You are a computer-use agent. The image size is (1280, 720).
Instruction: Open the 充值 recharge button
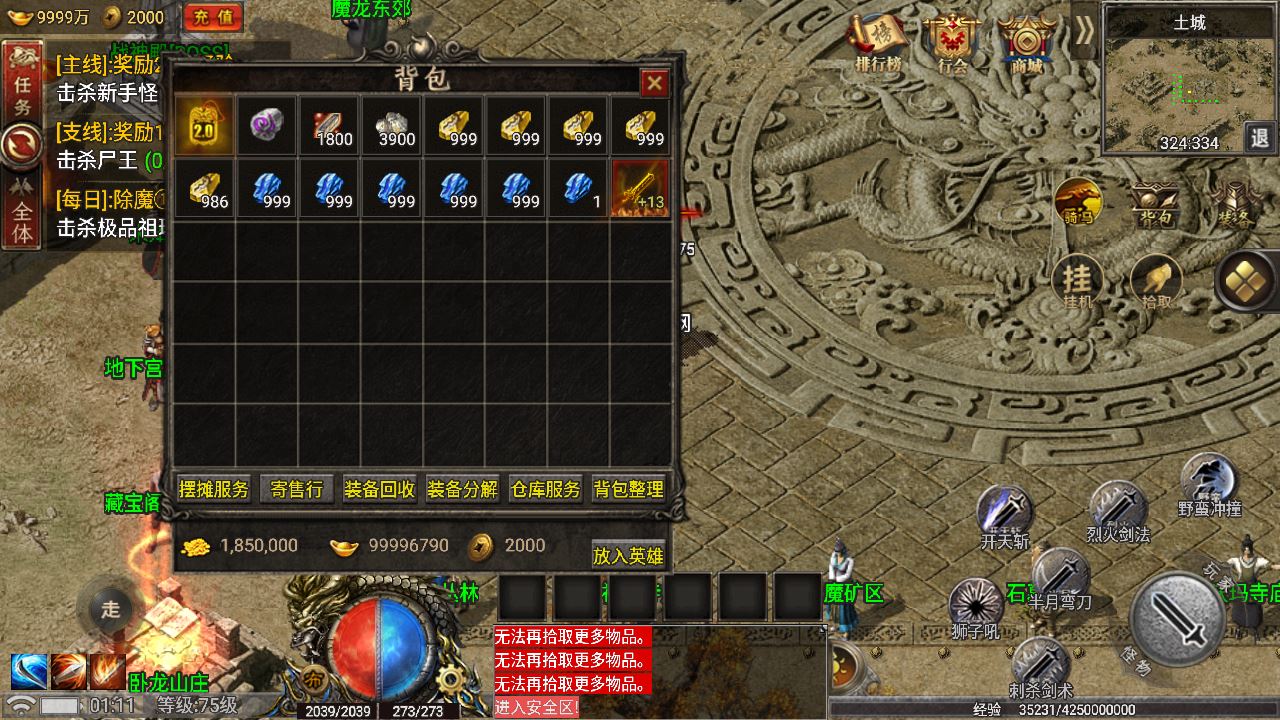213,17
